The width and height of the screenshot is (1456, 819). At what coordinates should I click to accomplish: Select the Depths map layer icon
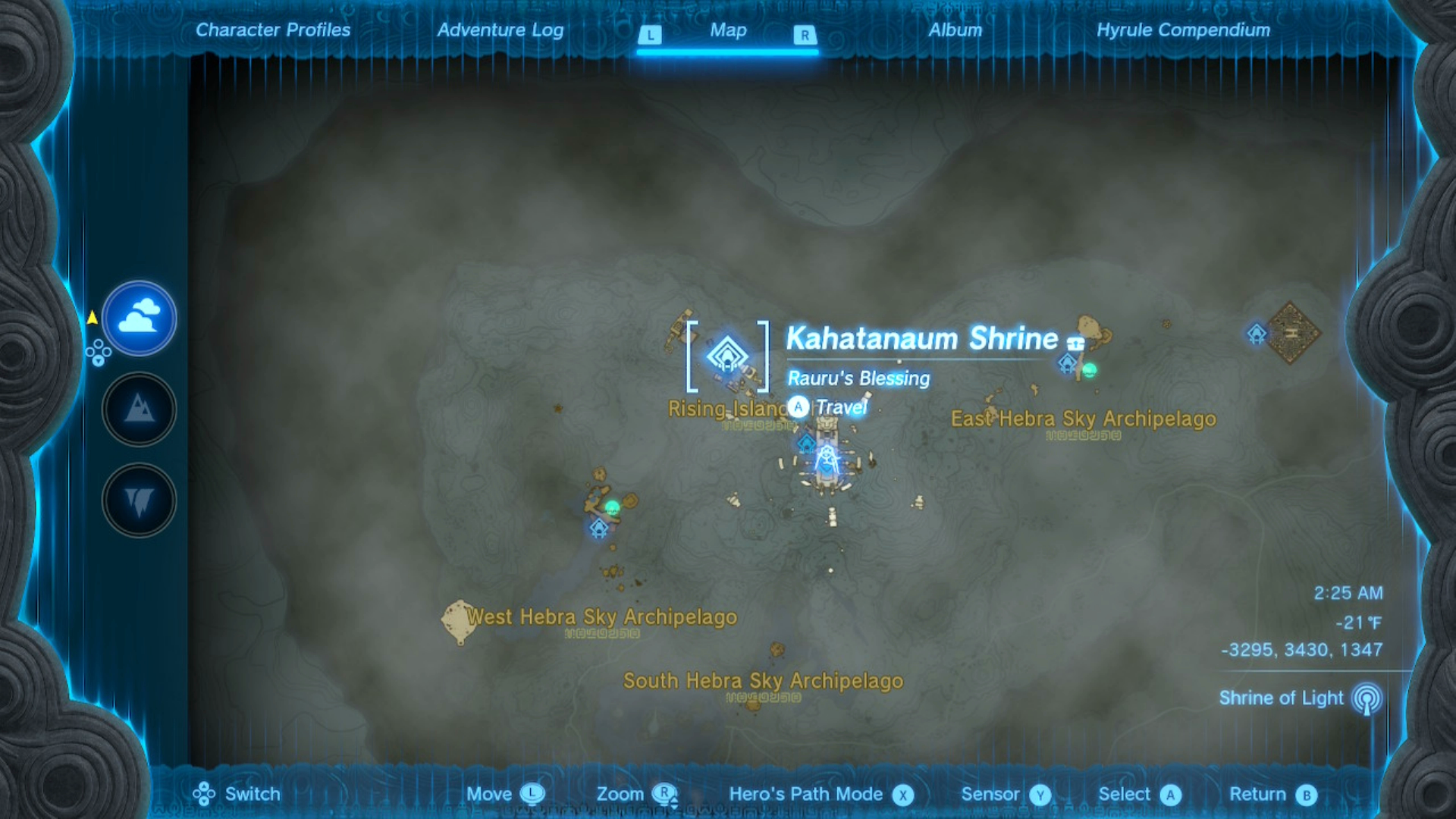coord(139,500)
